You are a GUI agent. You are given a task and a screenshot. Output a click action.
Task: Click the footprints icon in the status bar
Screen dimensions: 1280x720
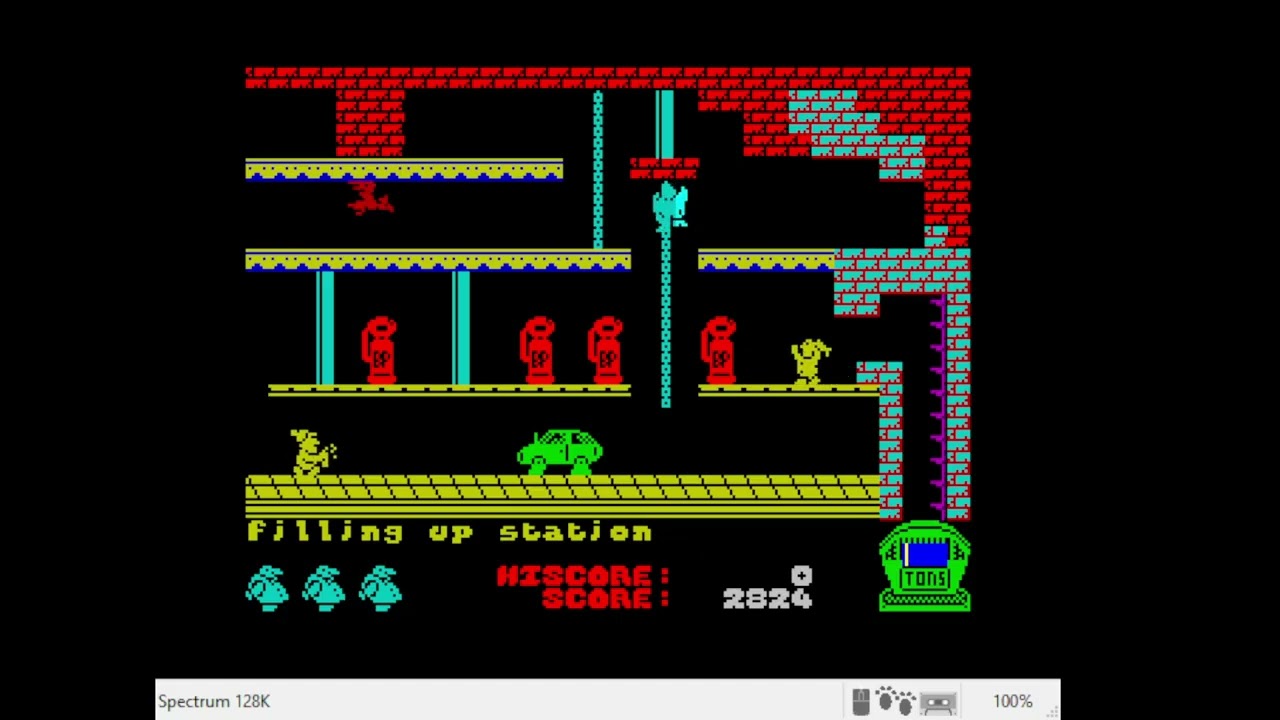(894, 700)
